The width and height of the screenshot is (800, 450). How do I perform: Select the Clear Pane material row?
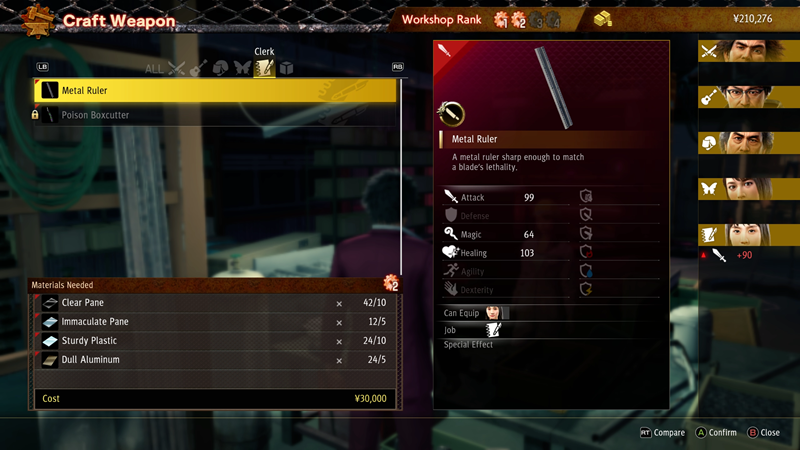point(215,303)
